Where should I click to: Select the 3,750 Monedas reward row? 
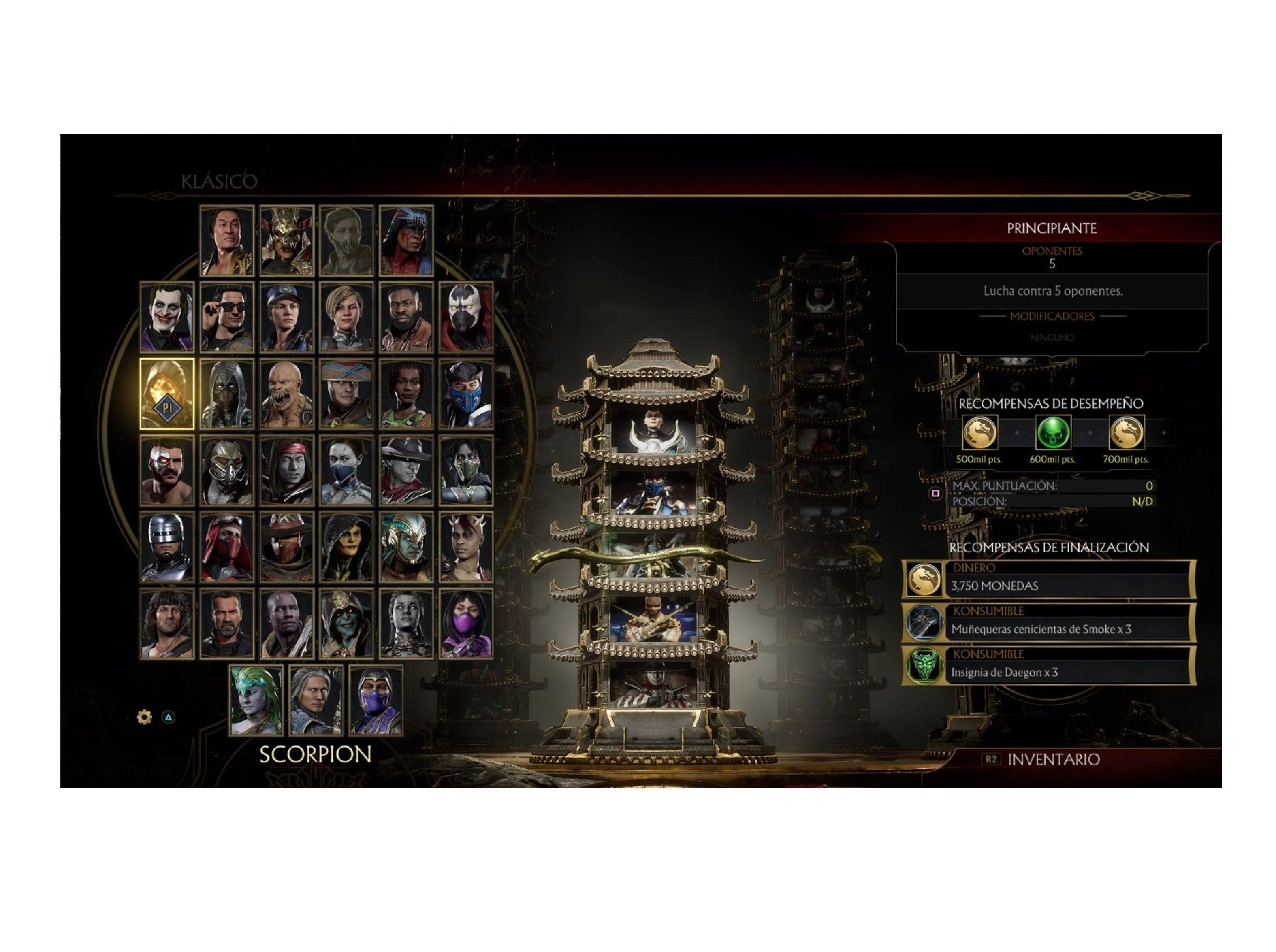[x=1048, y=579]
